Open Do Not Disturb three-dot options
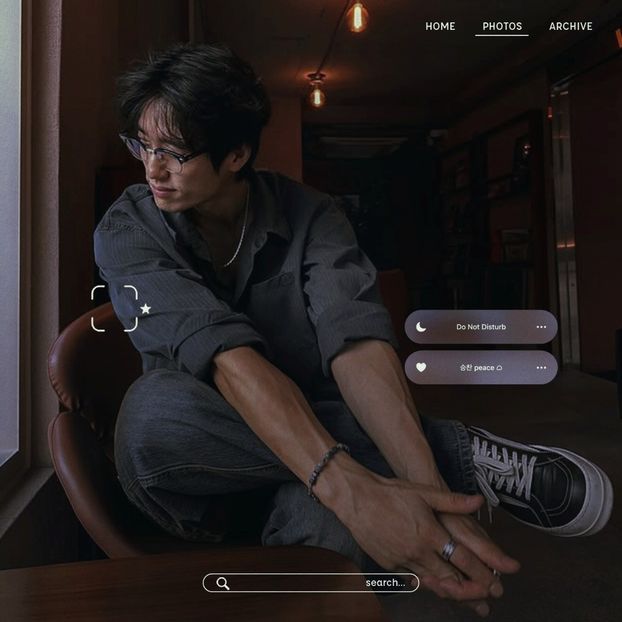Screen dimensions: 622x622 click(541, 327)
